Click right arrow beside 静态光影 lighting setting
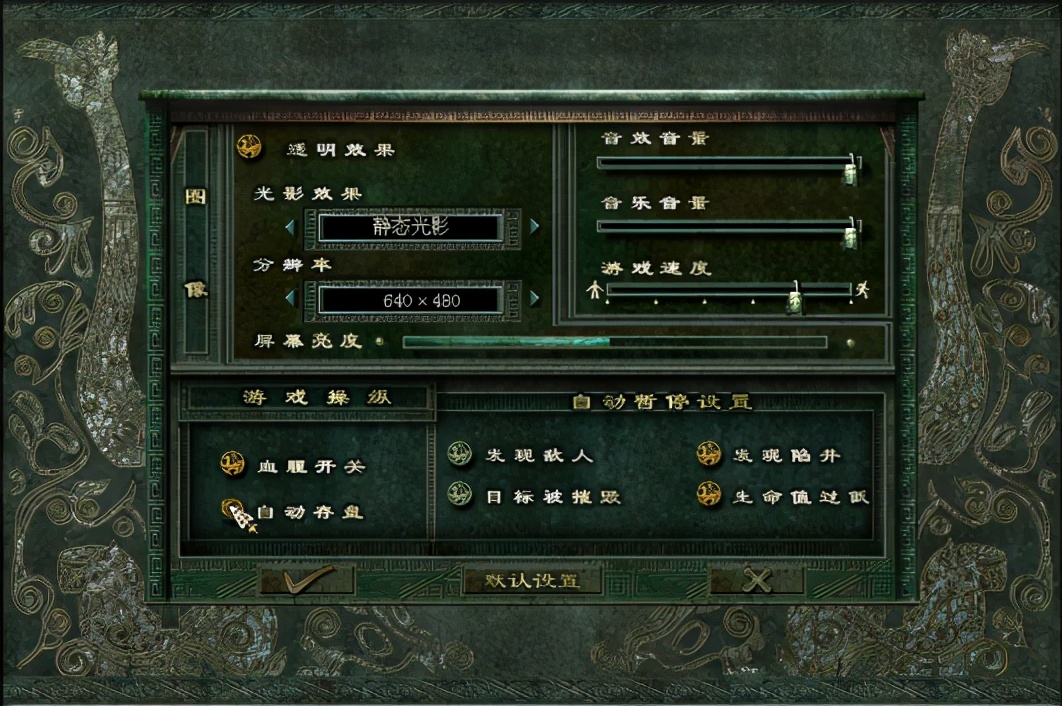The height and width of the screenshot is (706, 1062). pos(534,227)
